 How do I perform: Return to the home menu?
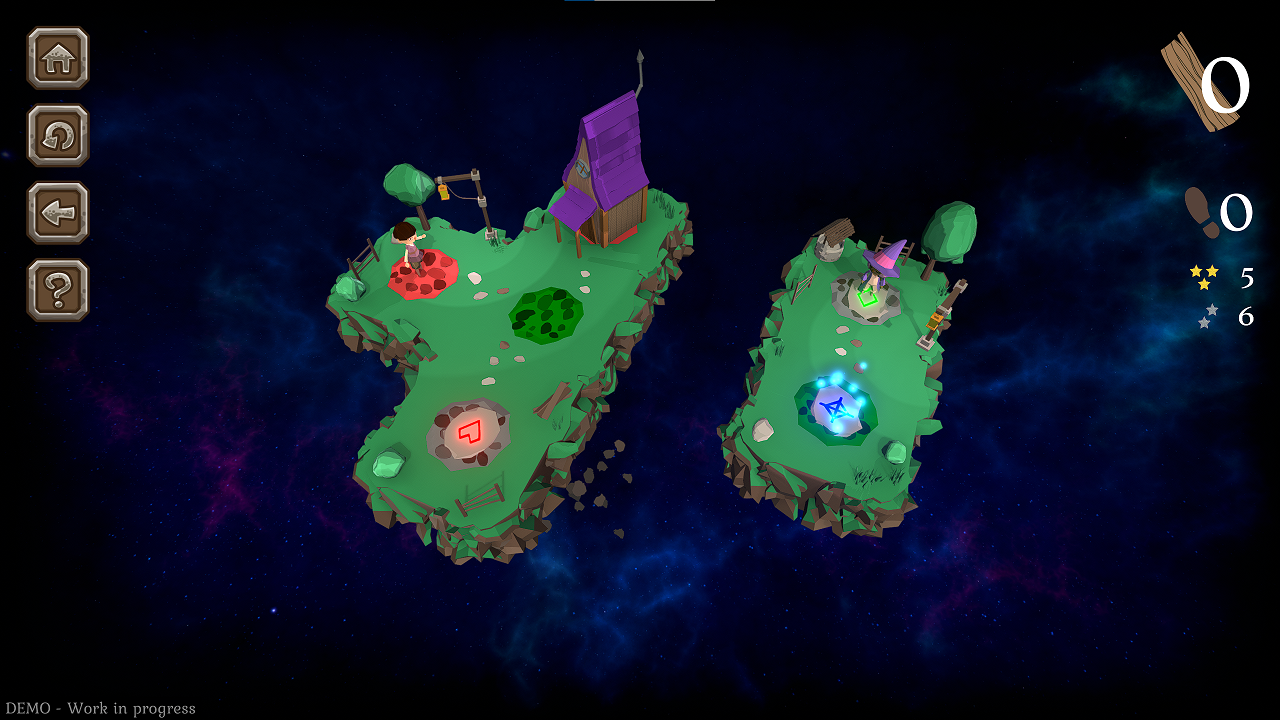pyautogui.click(x=58, y=58)
